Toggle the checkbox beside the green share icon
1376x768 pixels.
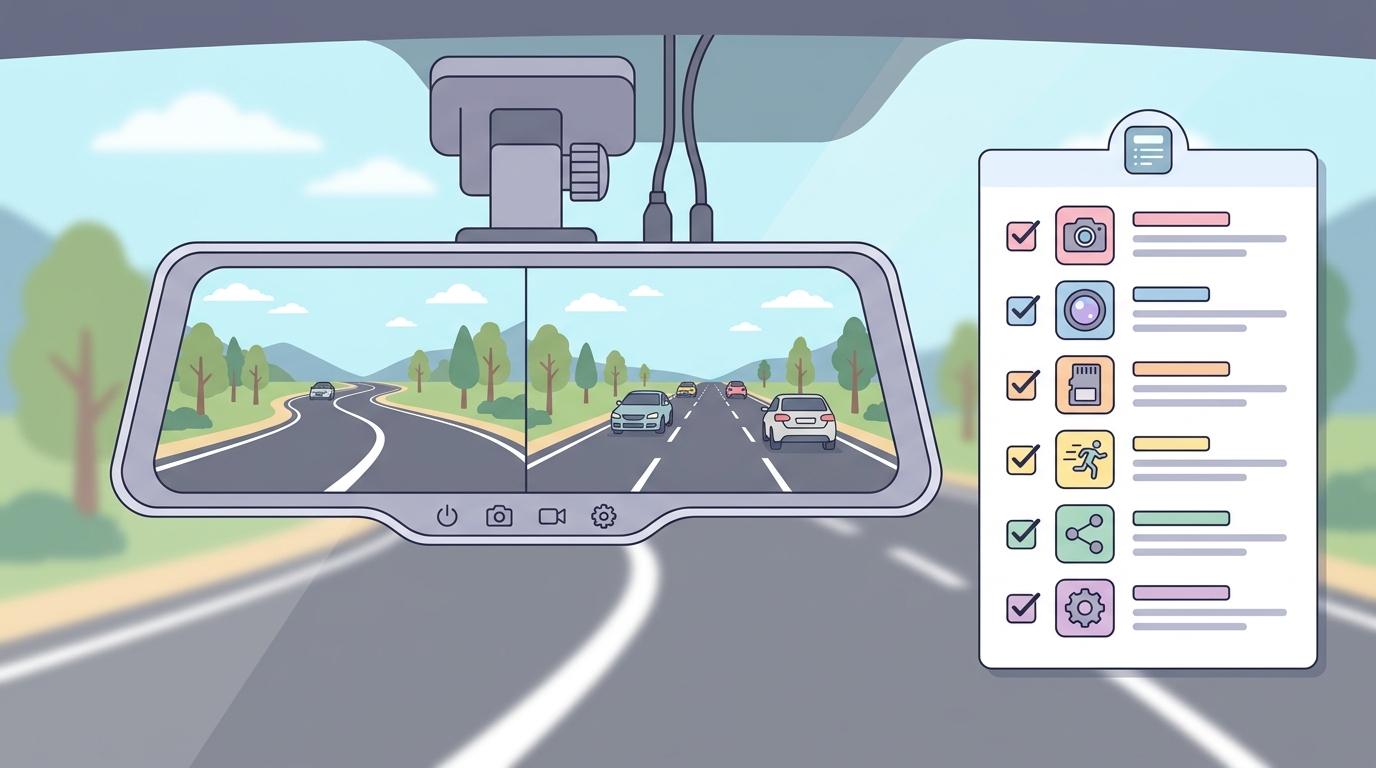(x=1021, y=534)
